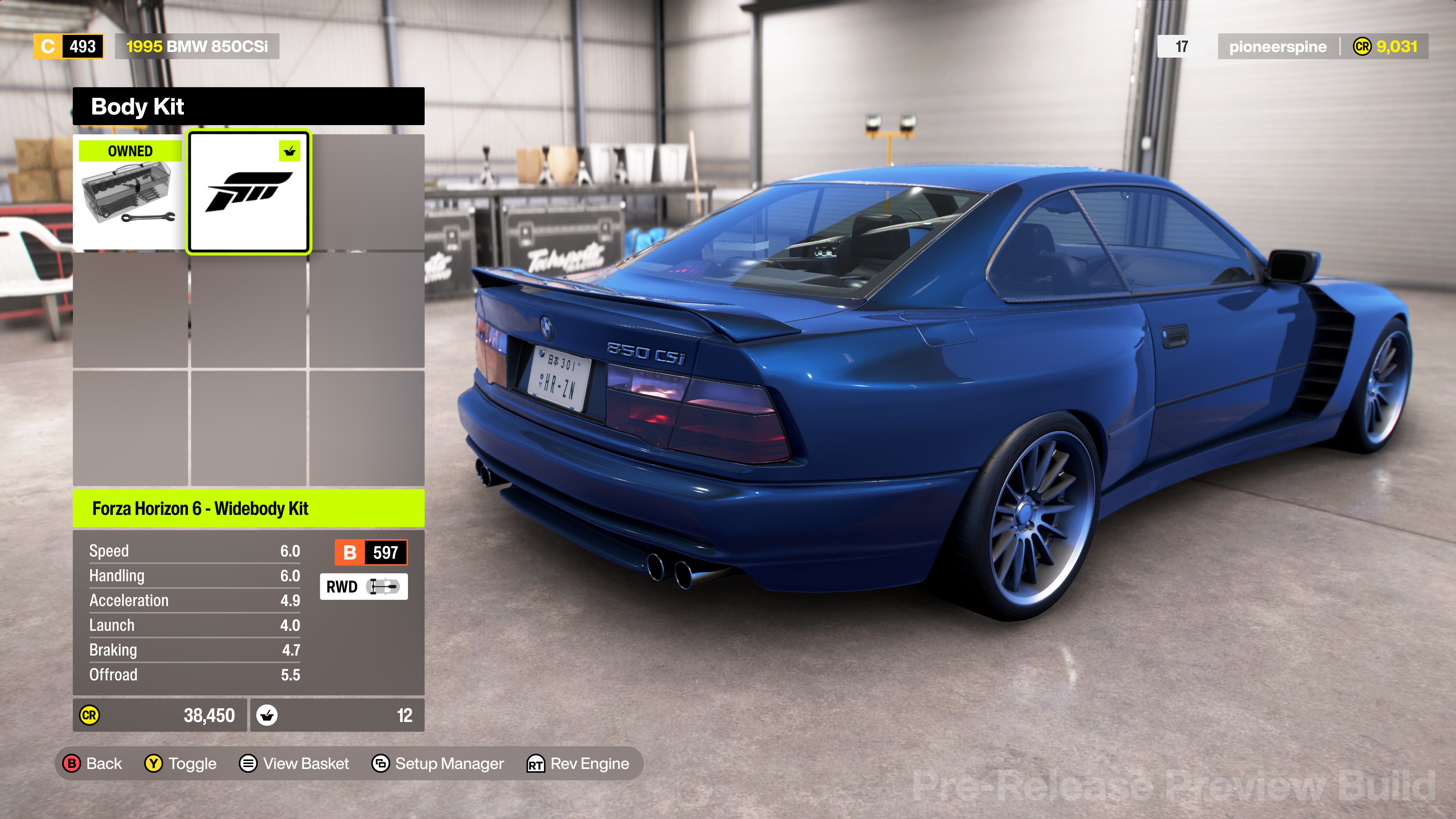Toggle the selected body kit
The image size is (1456, 819).
coord(181,764)
